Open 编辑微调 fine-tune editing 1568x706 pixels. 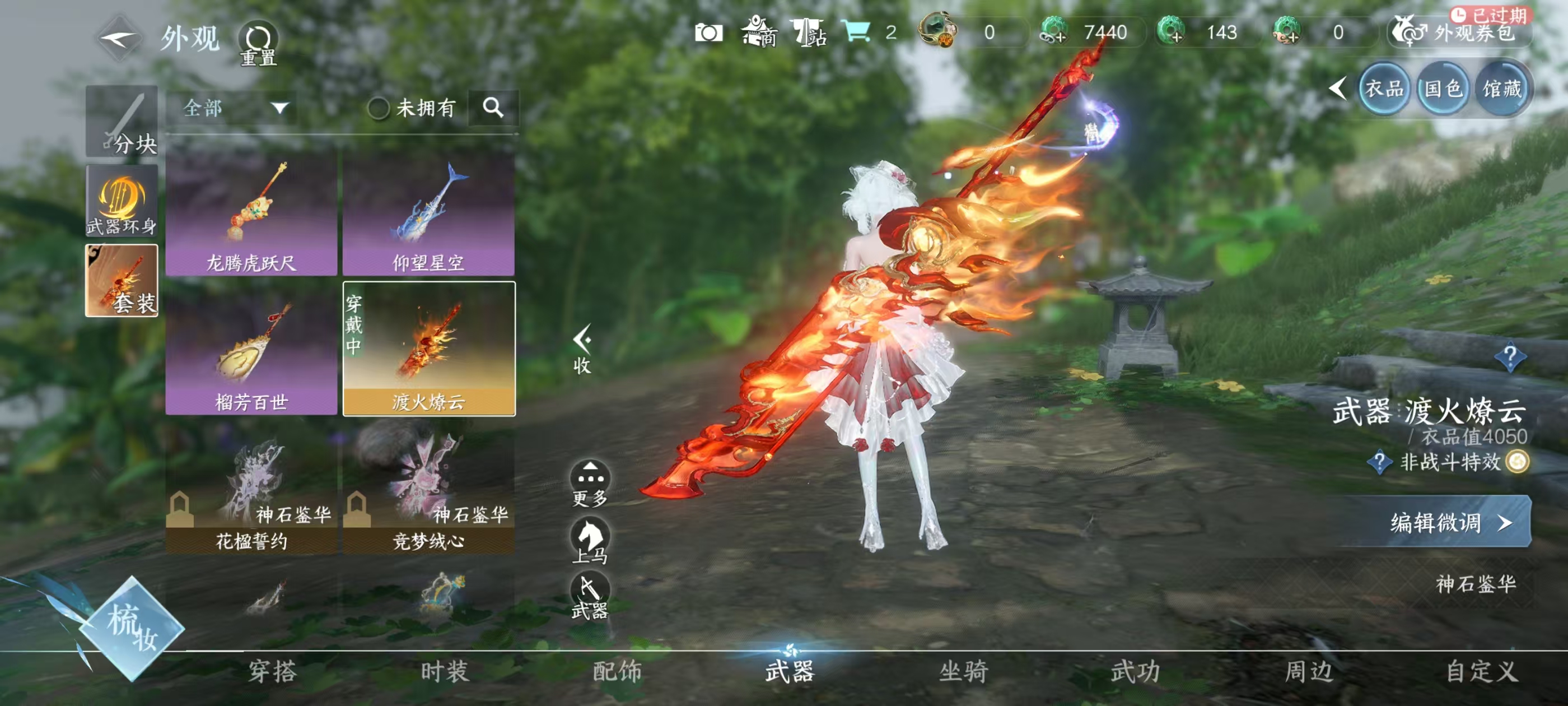pos(1449,522)
